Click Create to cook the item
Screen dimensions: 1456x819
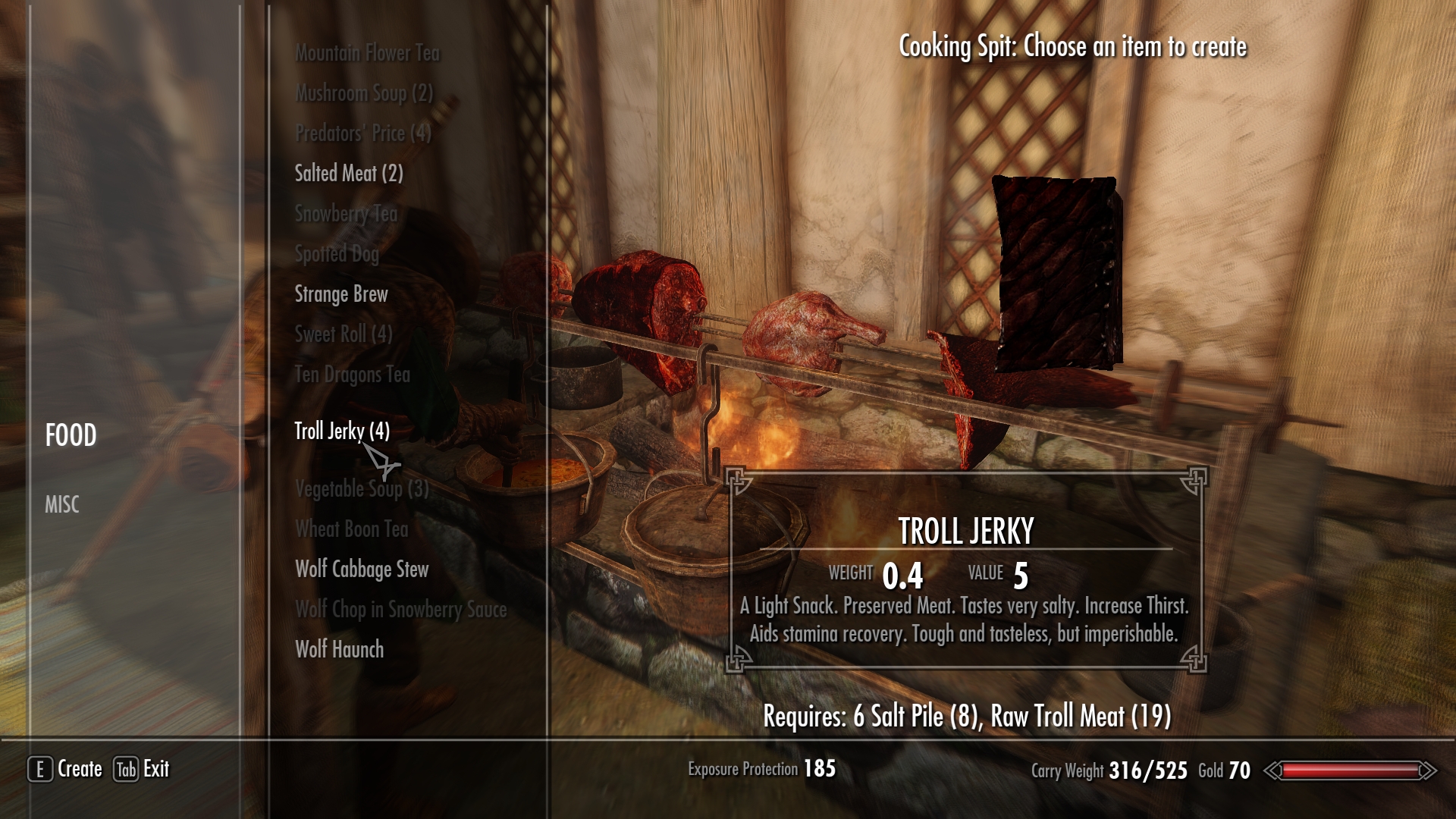click(66, 769)
